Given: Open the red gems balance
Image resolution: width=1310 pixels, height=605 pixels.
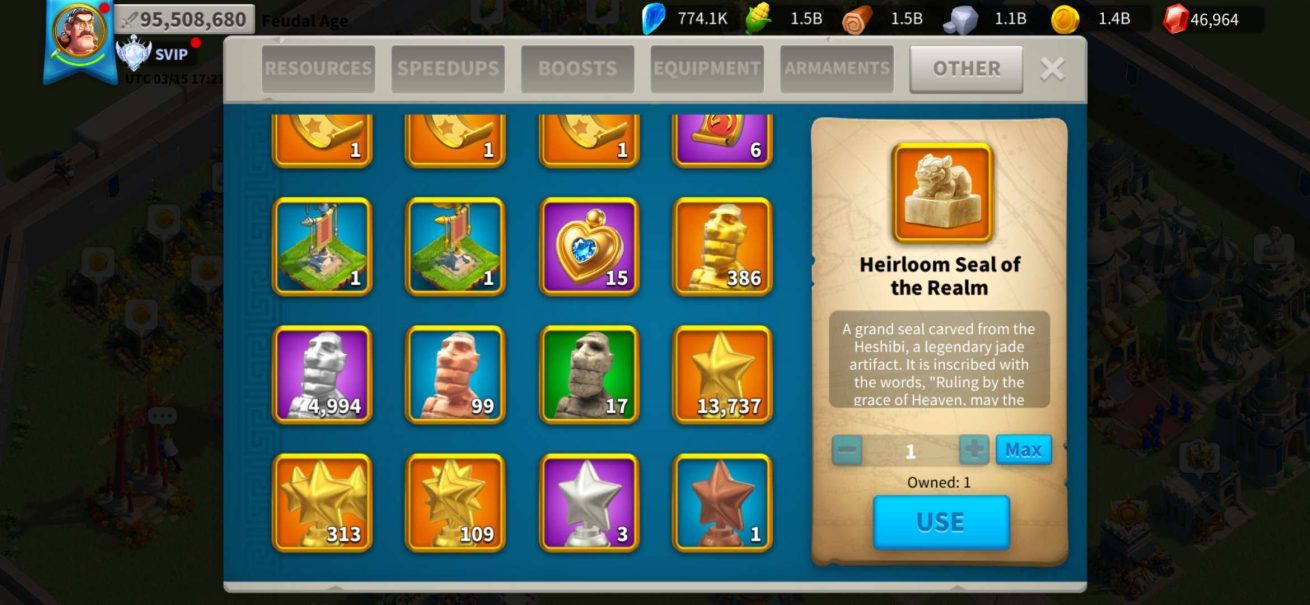Looking at the screenshot, I should (x=1213, y=19).
